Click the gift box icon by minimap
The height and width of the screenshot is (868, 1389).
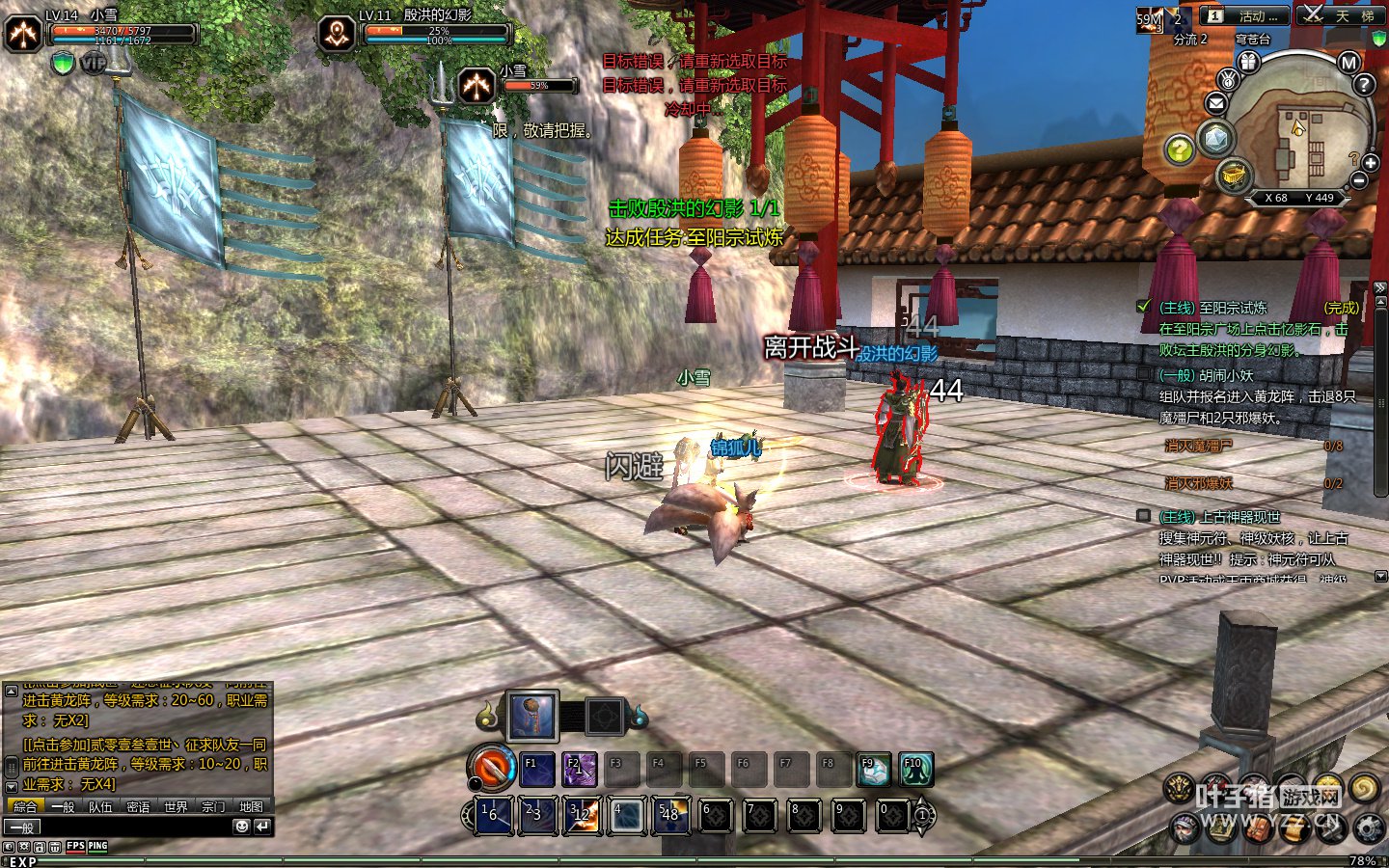click(1249, 63)
